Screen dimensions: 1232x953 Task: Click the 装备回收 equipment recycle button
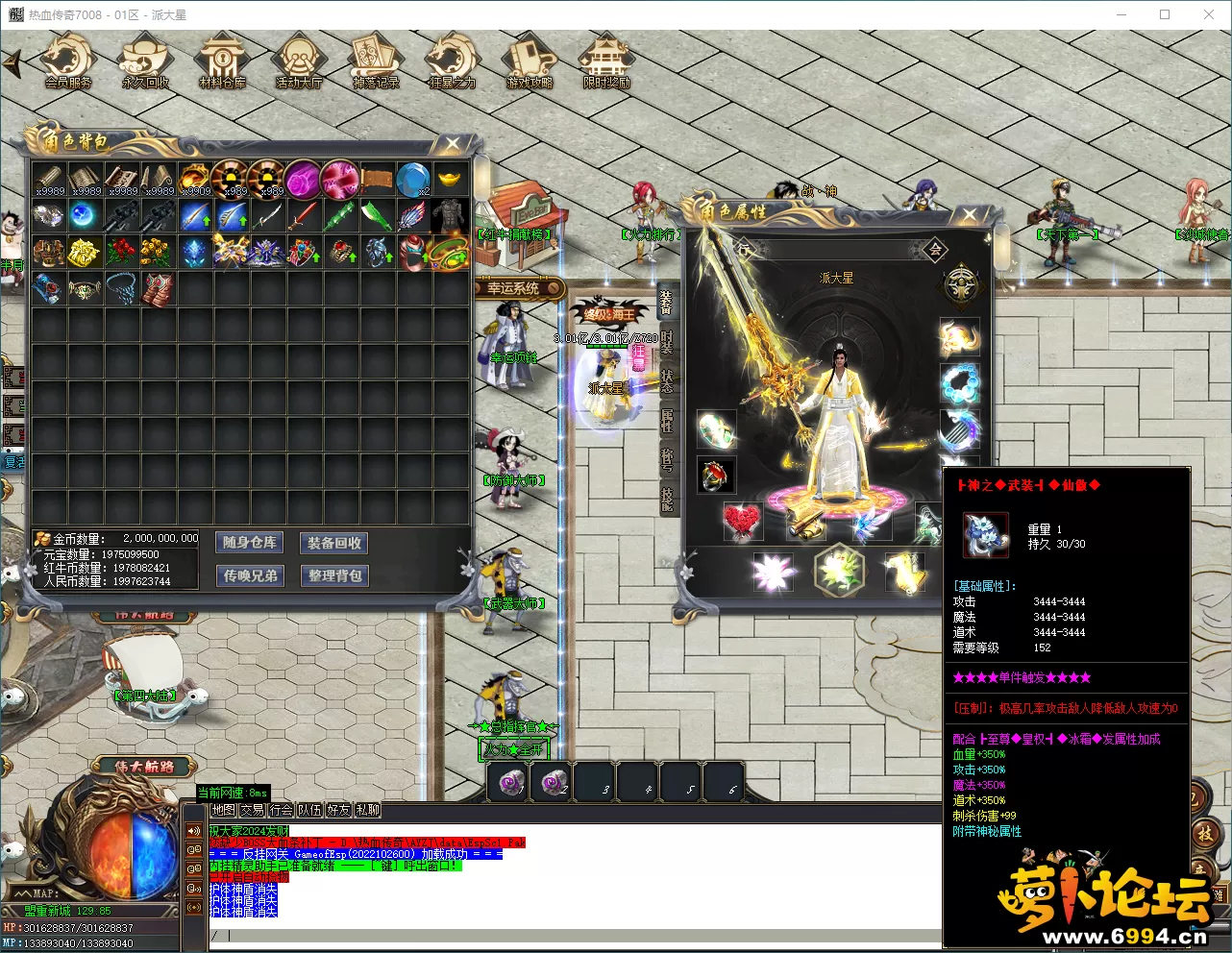334,543
